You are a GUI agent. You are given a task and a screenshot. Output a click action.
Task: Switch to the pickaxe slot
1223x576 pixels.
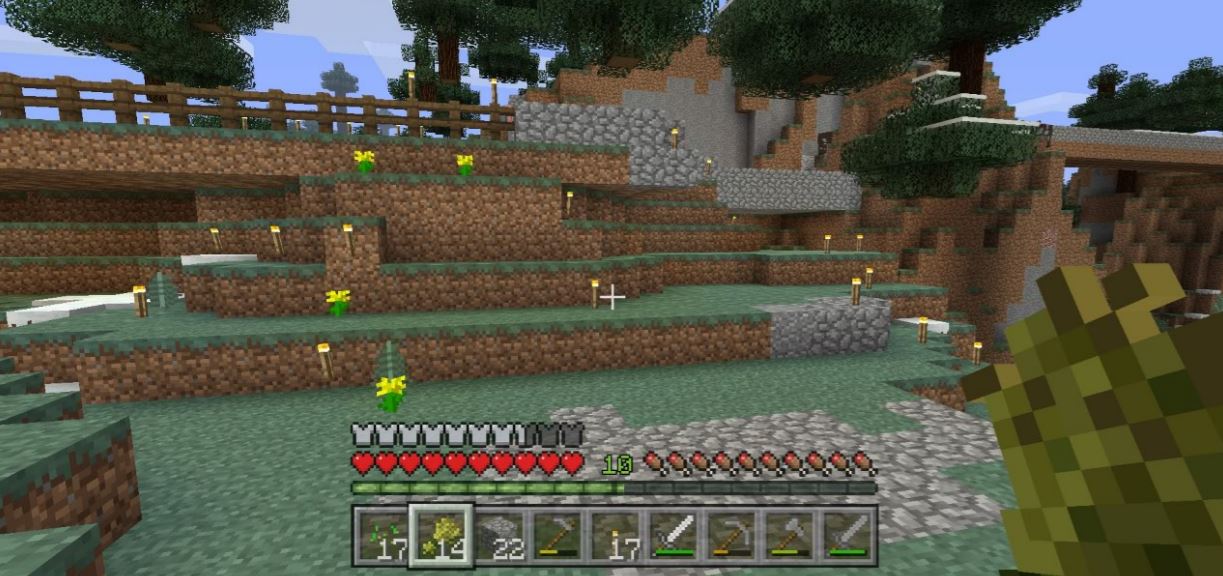click(x=731, y=536)
